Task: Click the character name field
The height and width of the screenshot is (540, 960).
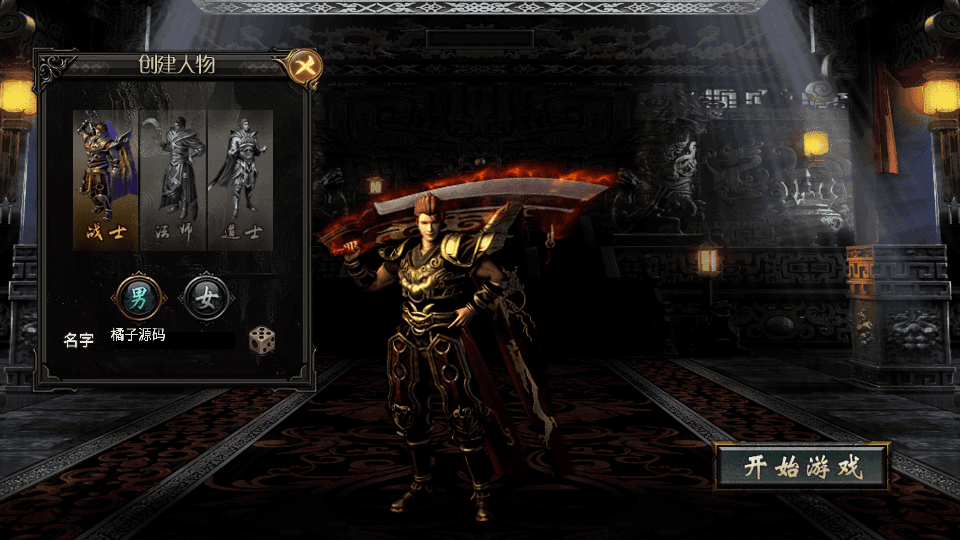Action: (x=170, y=337)
